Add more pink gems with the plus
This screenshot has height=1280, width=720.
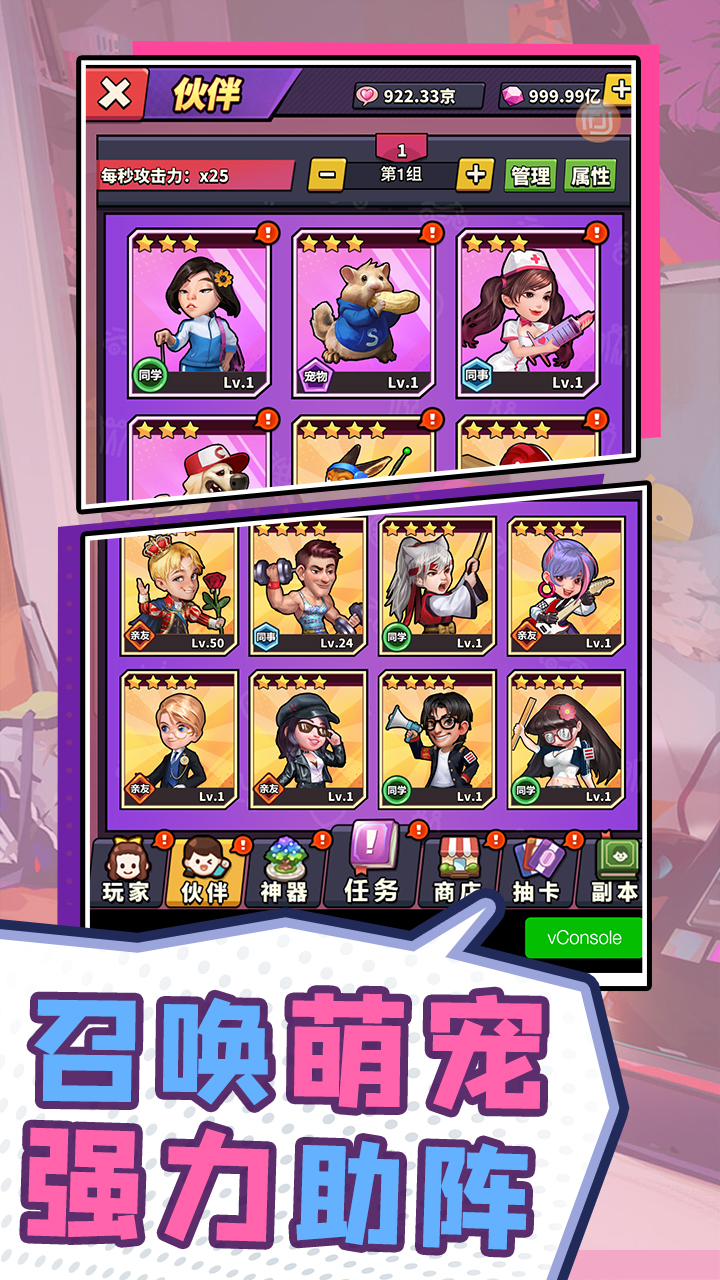[x=620, y=90]
